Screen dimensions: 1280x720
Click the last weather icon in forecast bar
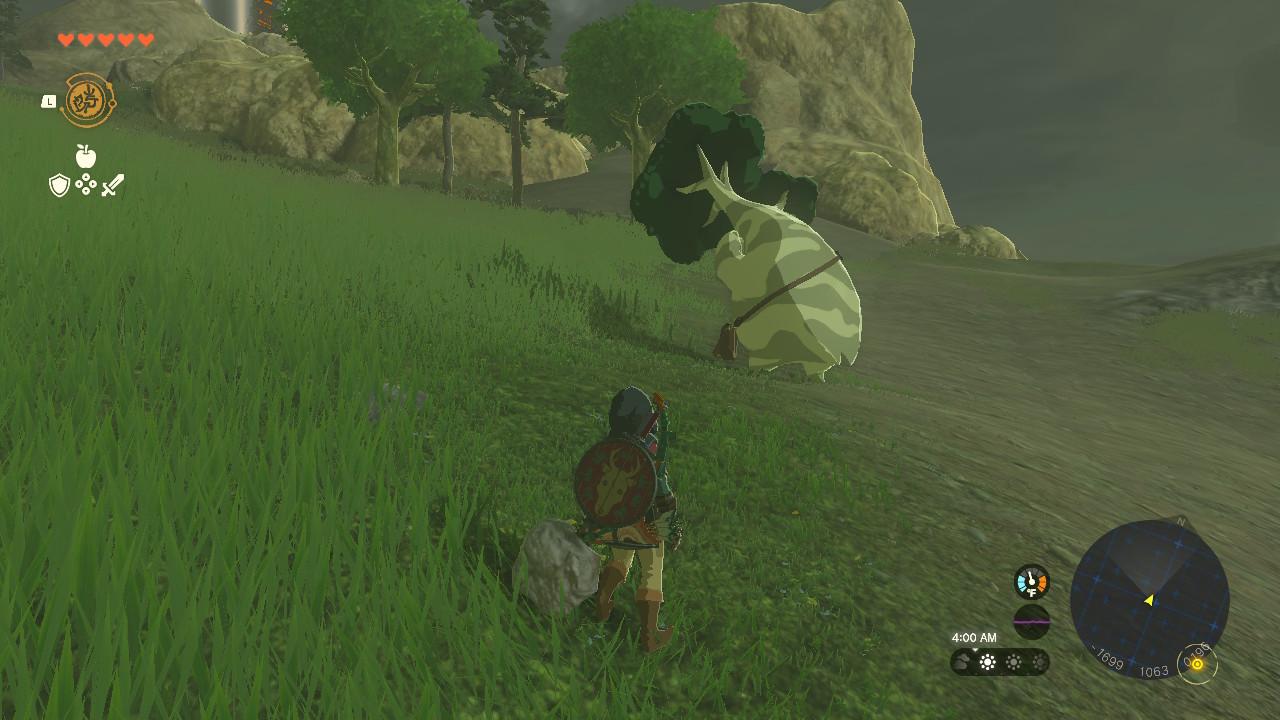[1040, 661]
